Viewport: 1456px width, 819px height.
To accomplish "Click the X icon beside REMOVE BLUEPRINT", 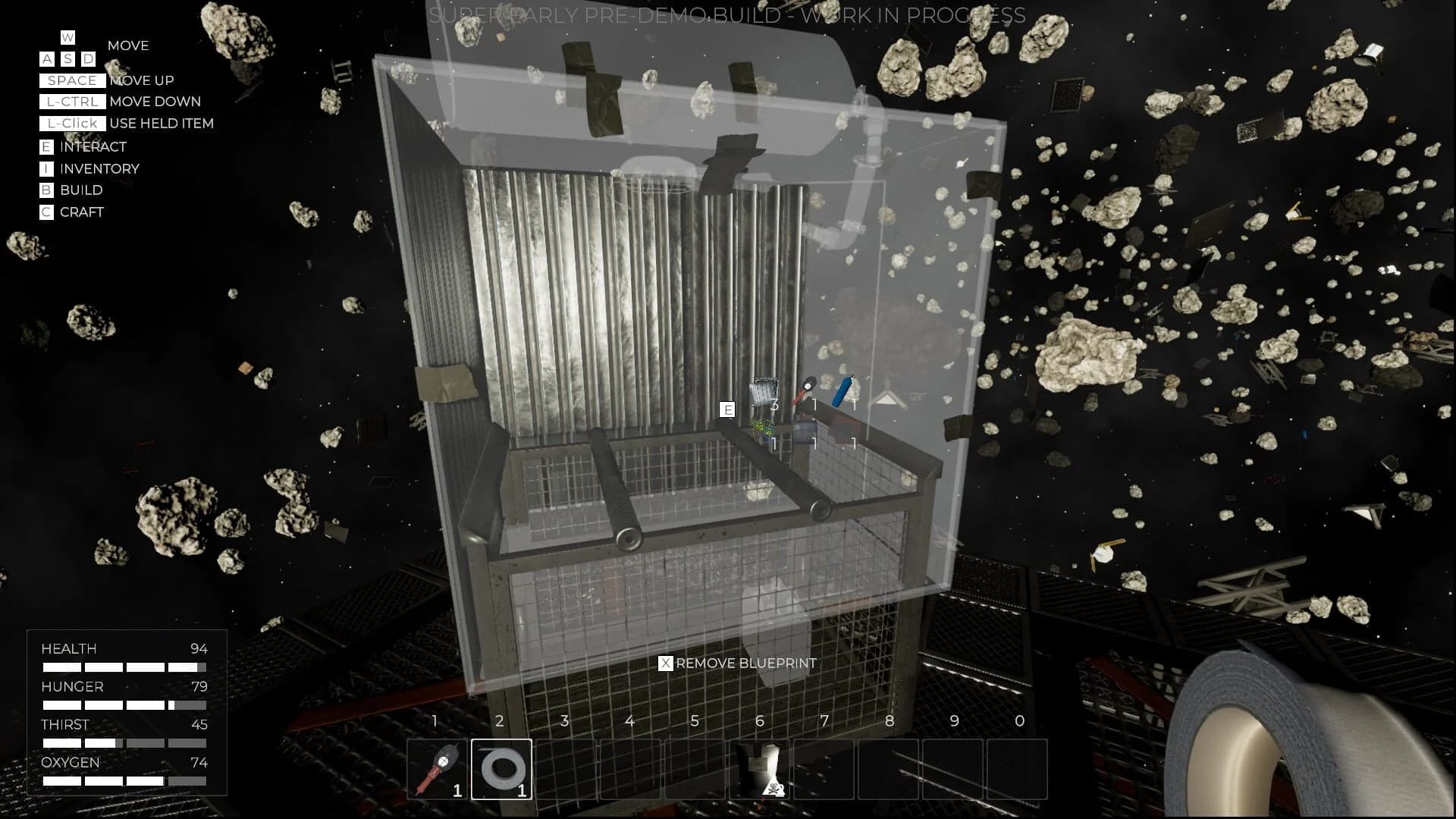I will [666, 662].
